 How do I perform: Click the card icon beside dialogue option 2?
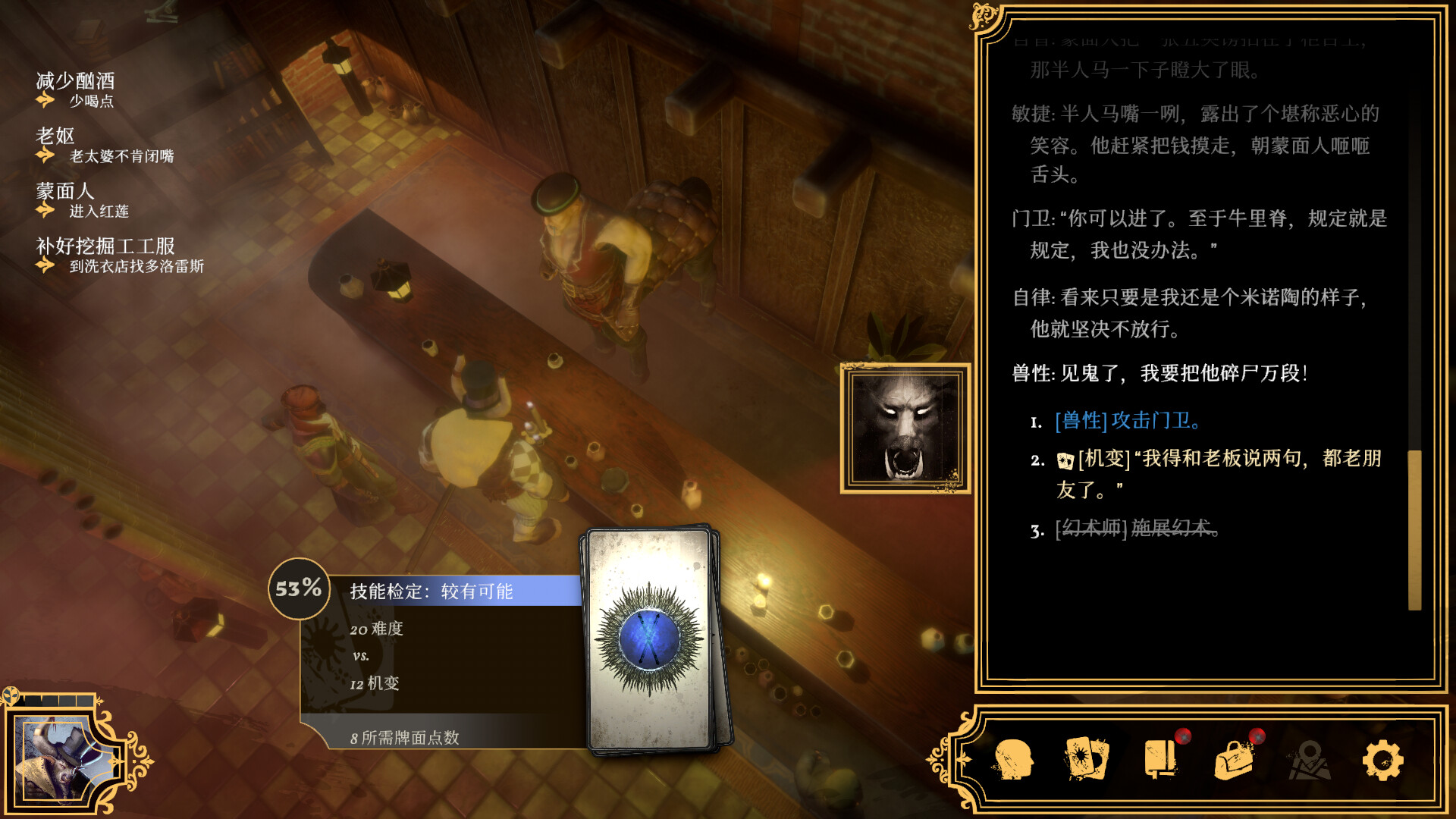1065,460
